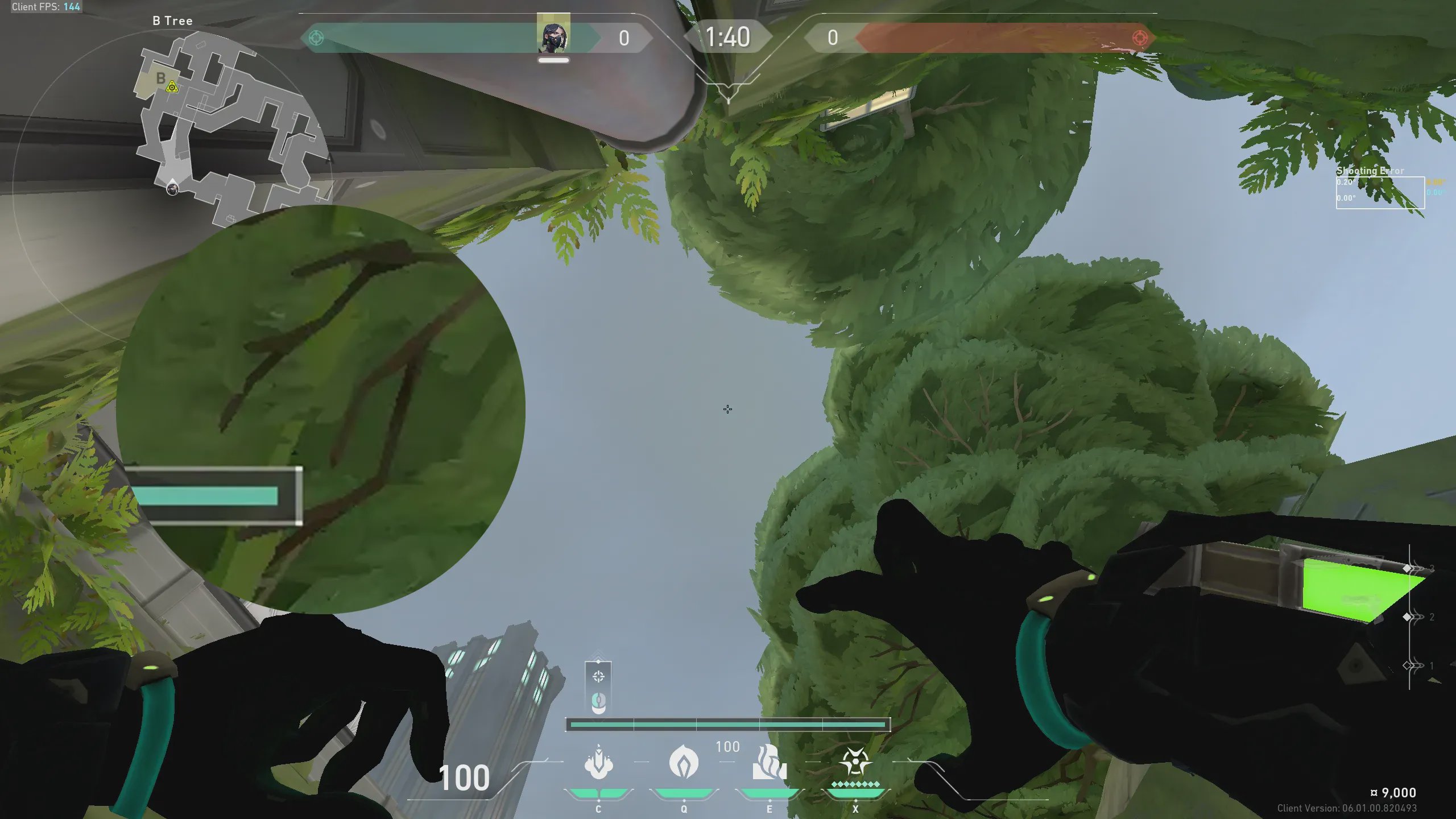
Task: Click the yellow spike marker on the minimap
Action: point(172,87)
